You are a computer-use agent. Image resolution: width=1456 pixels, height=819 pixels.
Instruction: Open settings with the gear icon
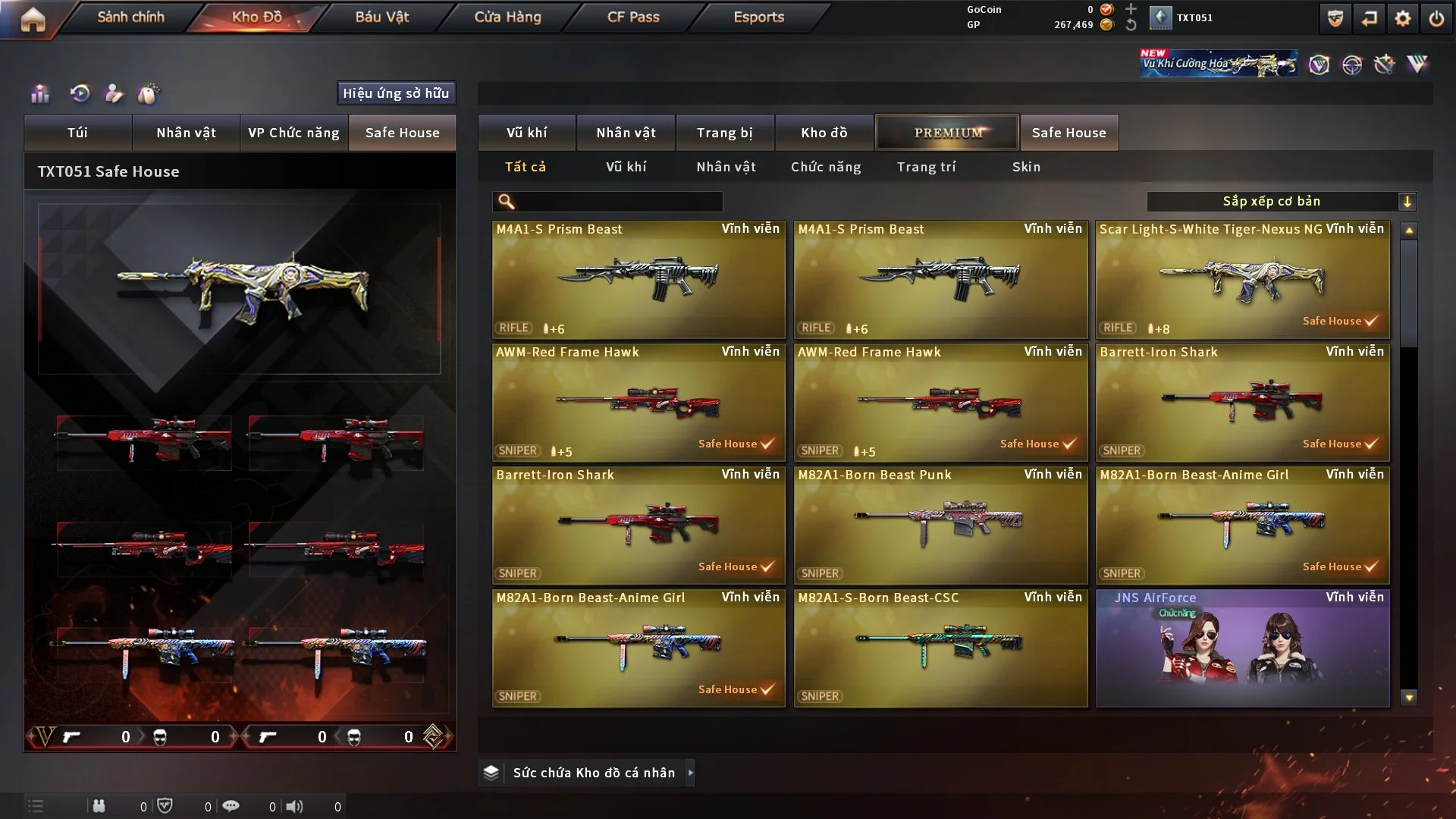point(1403,19)
